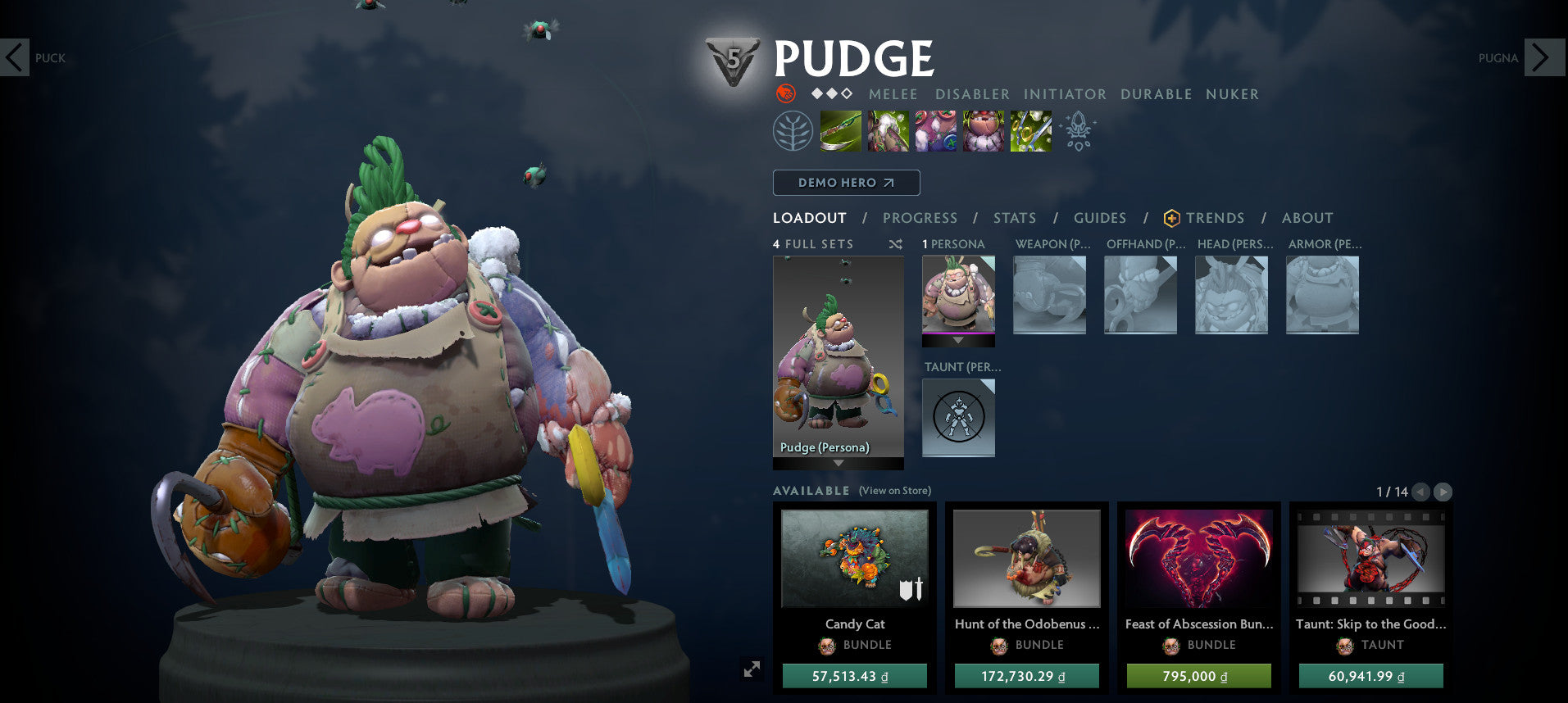Click the Trends tab's hexagonal plus icon
The width and height of the screenshot is (1568, 703).
pos(1170,218)
